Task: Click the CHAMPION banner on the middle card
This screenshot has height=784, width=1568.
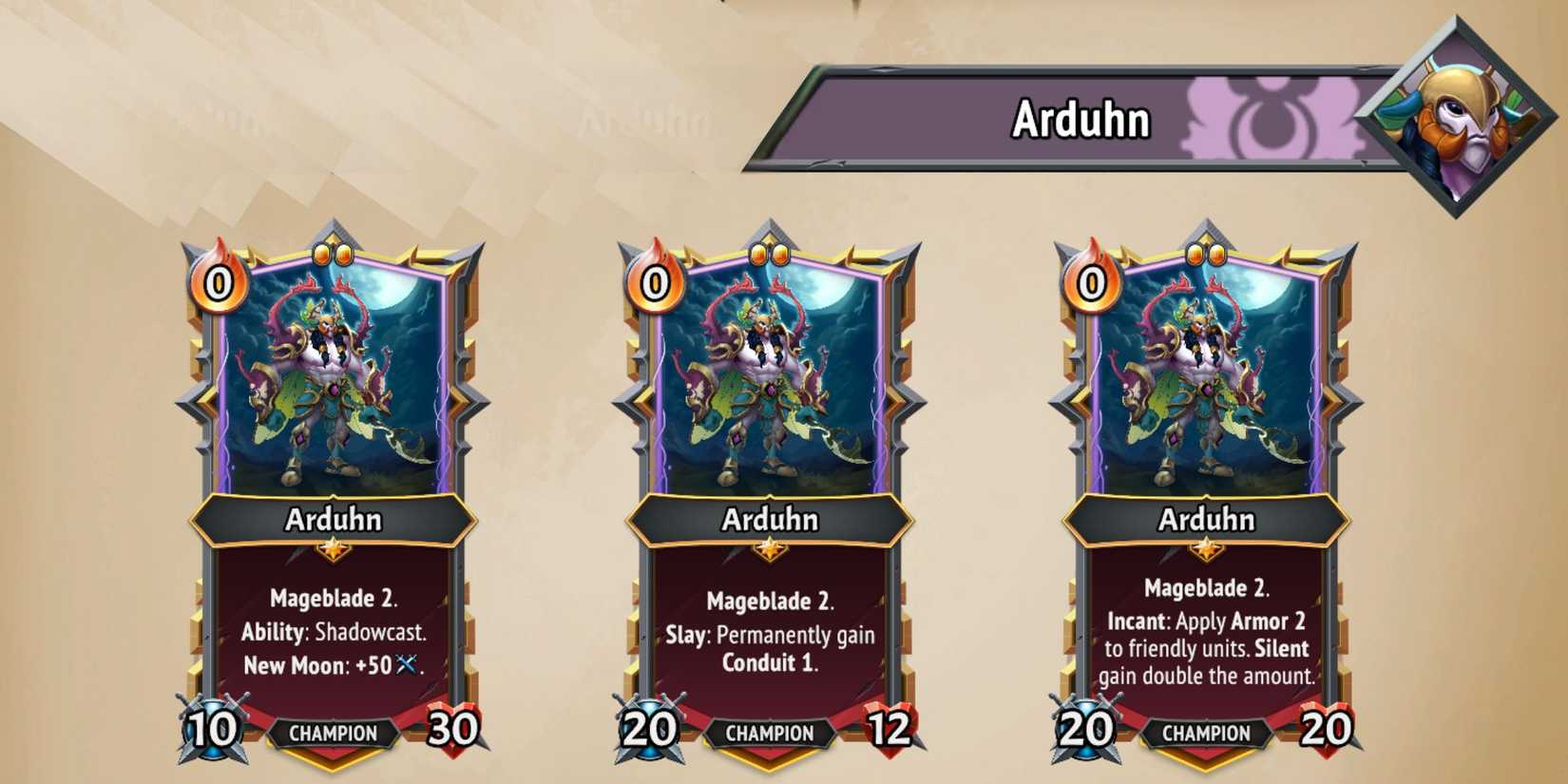Action: click(772, 734)
